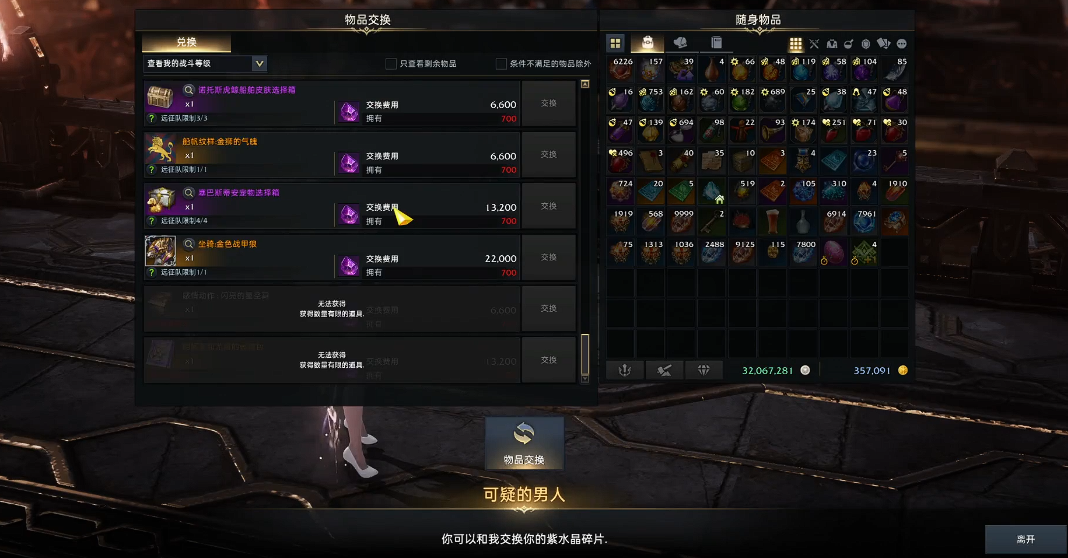Click the pink egg item in inventory
The width and height of the screenshot is (1068, 558).
(x=834, y=251)
